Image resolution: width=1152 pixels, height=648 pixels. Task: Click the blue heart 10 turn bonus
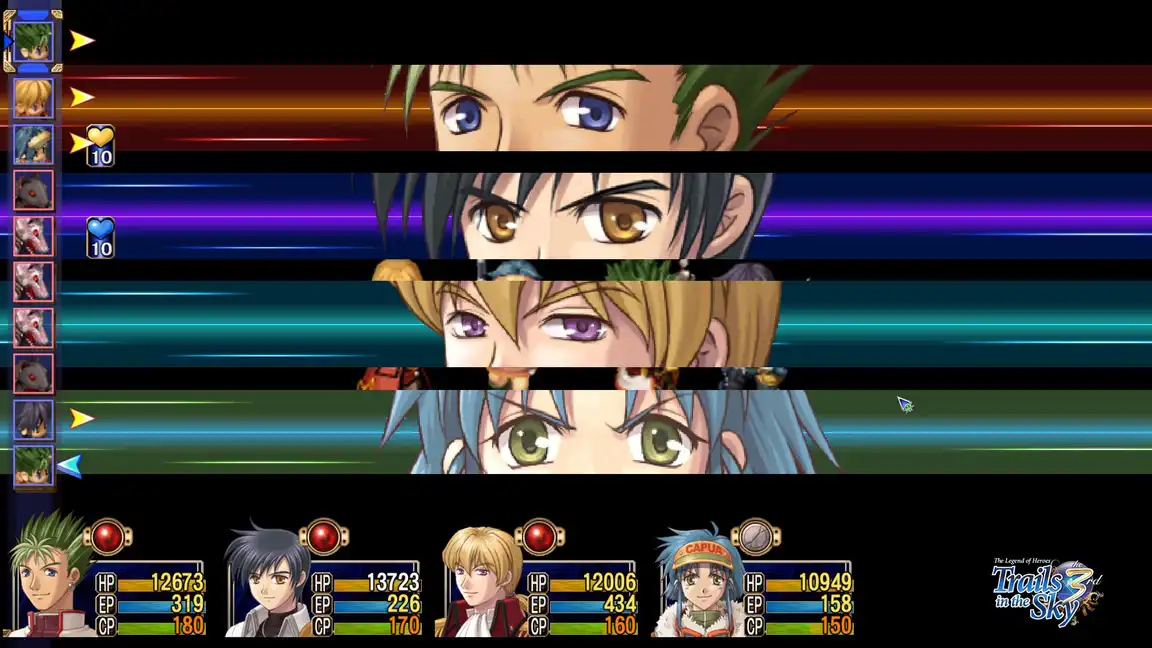coord(100,237)
